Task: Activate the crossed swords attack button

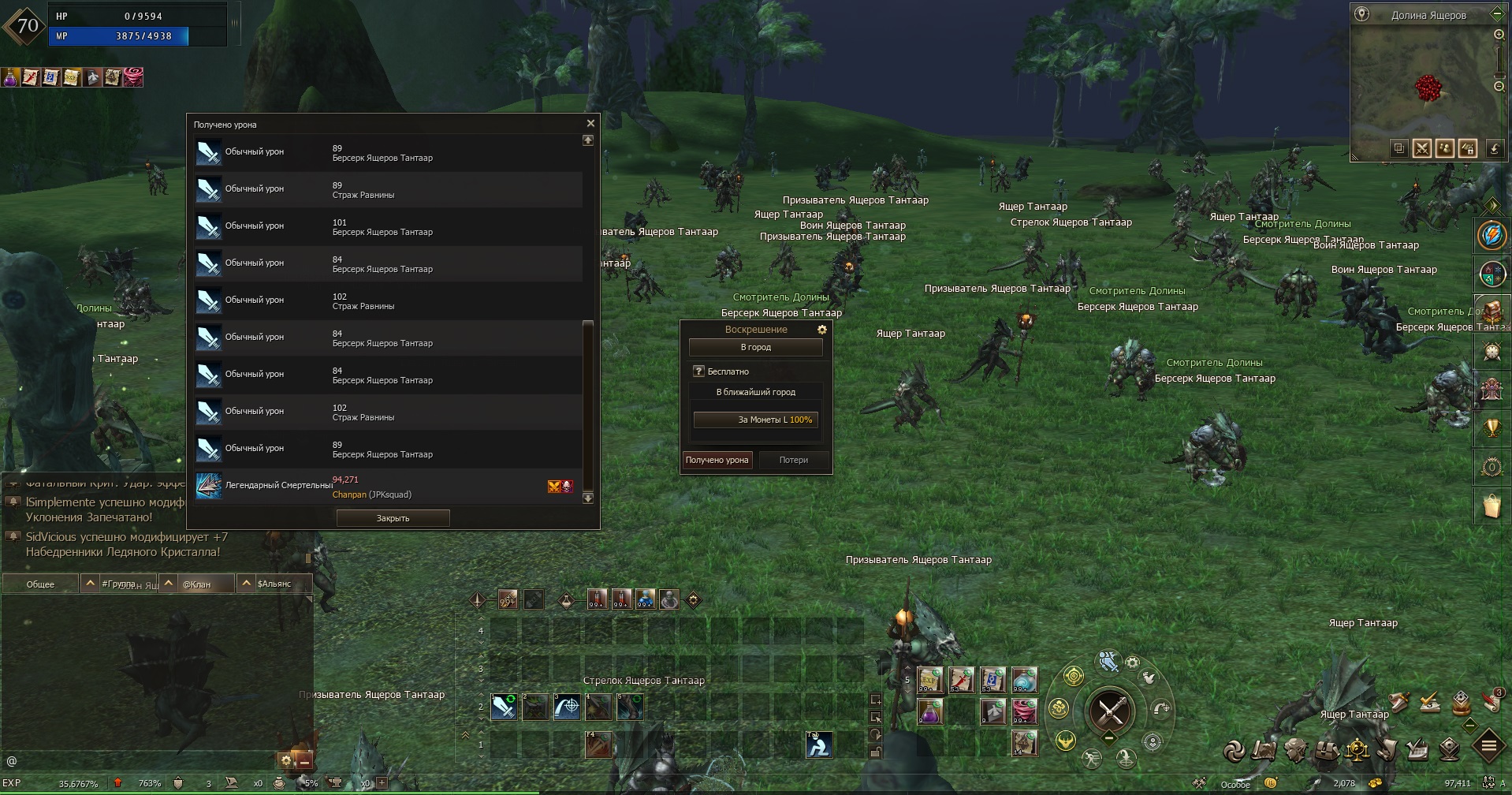Action: point(1110,711)
